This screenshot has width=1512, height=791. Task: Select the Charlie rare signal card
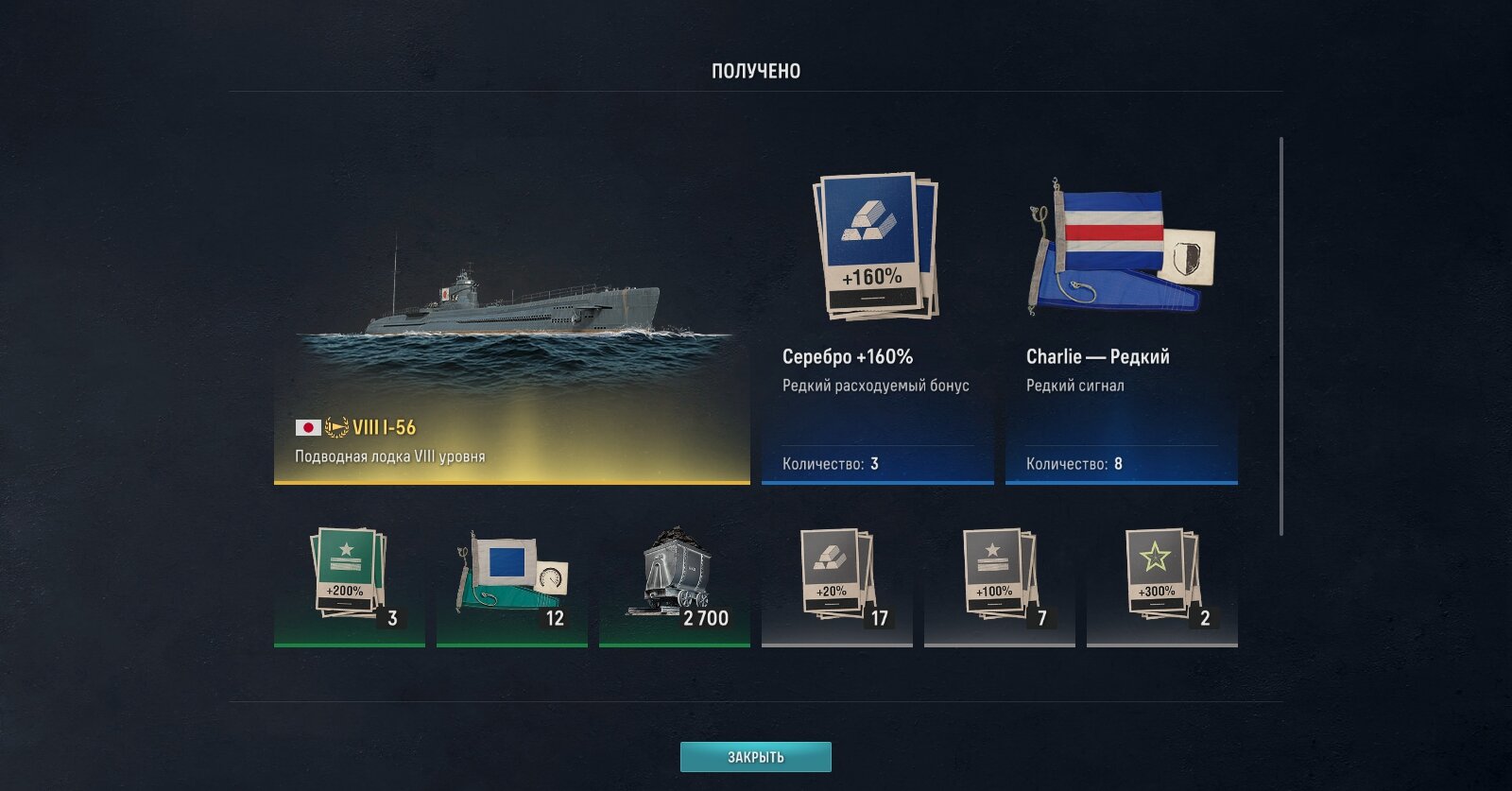point(1121,321)
